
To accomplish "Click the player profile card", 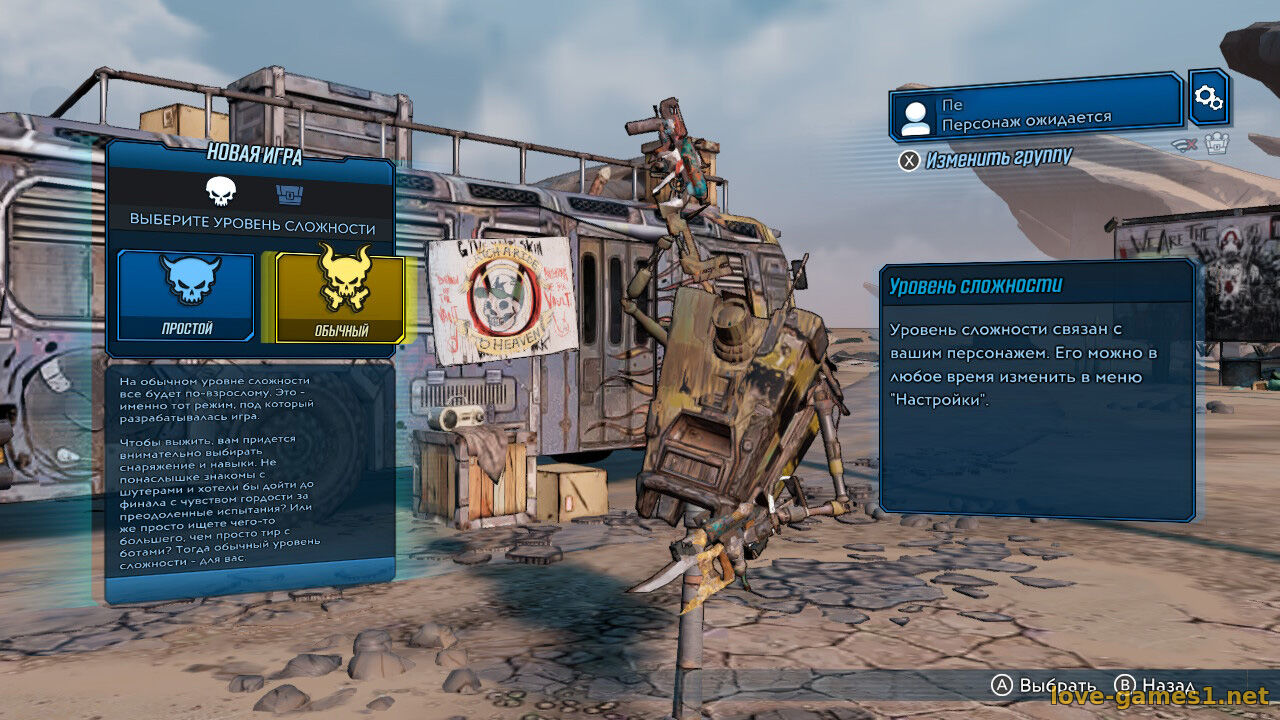I will coord(1035,106).
